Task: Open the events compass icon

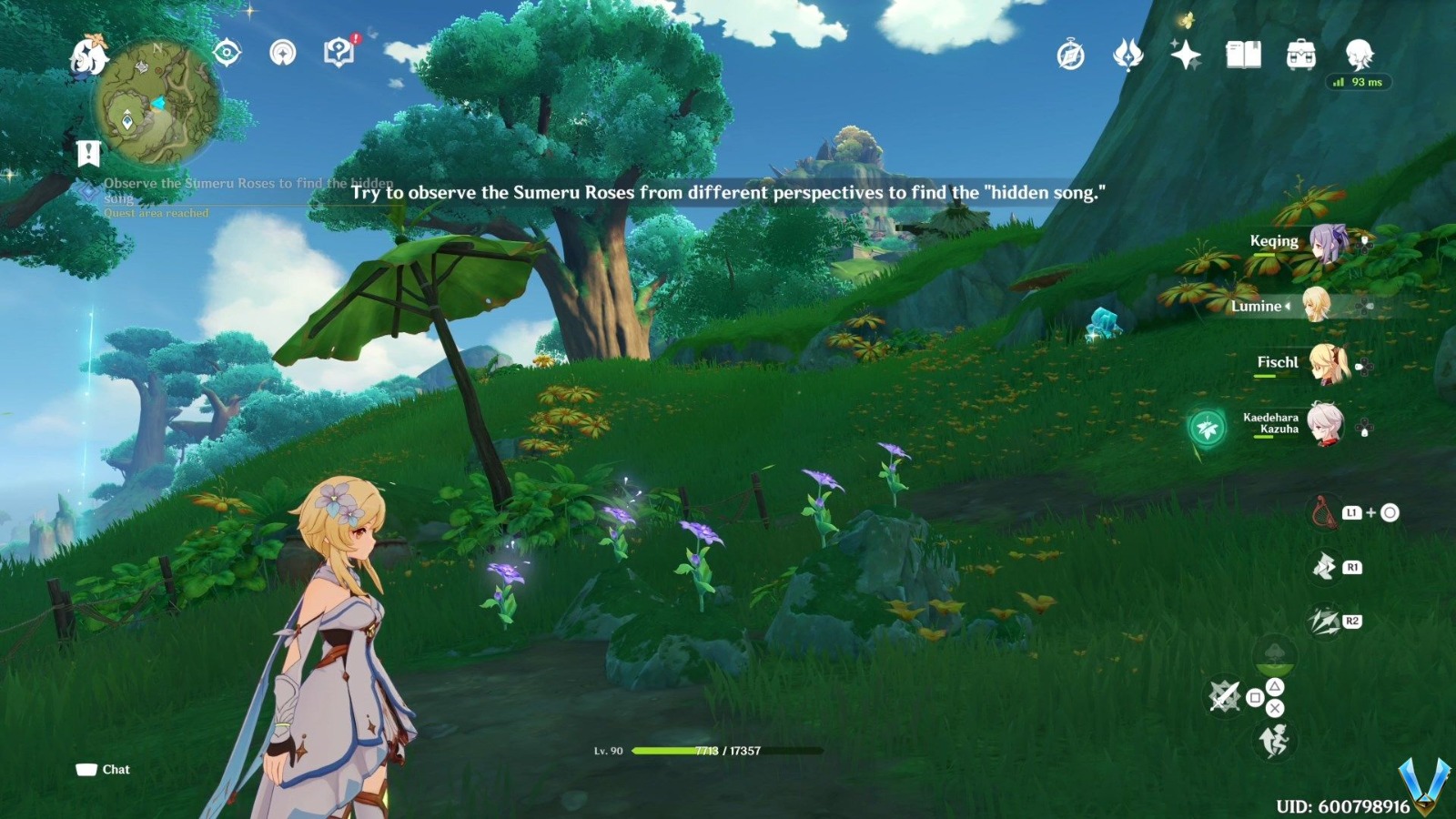Action: (1070, 56)
